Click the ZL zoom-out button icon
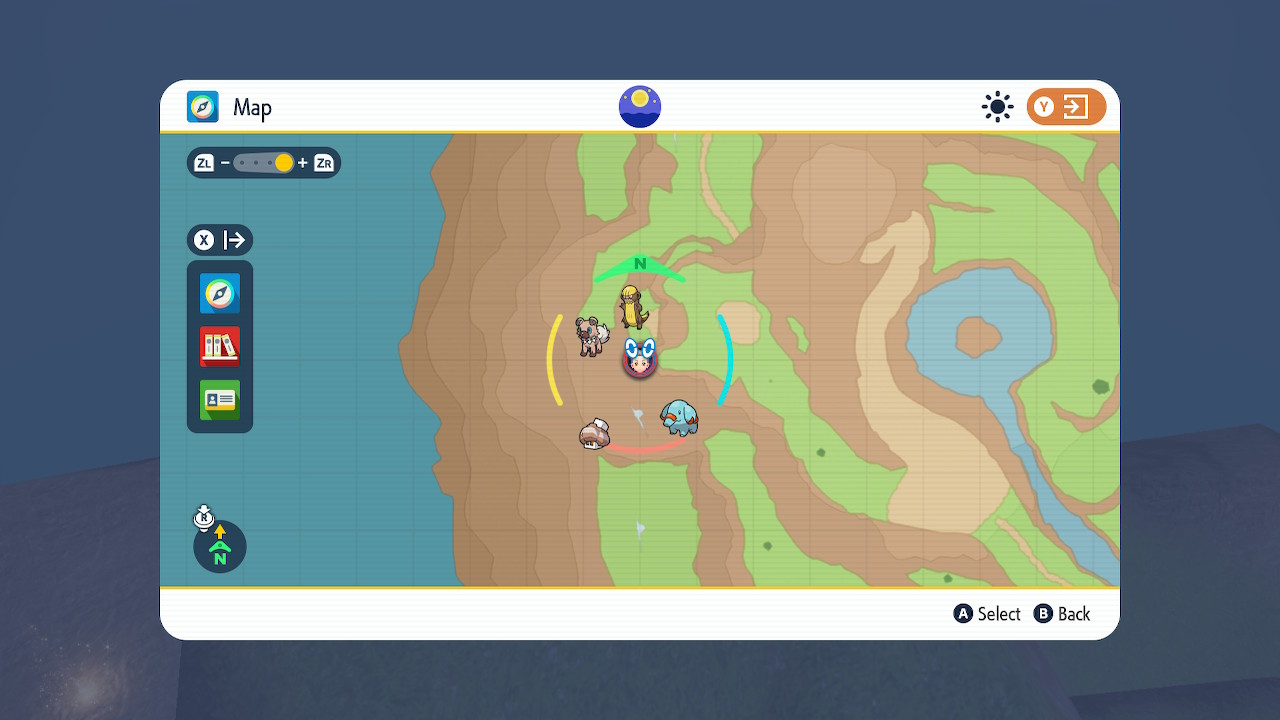Image resolution: width=1280 pixels, height=720 pixels. (203, 162)
